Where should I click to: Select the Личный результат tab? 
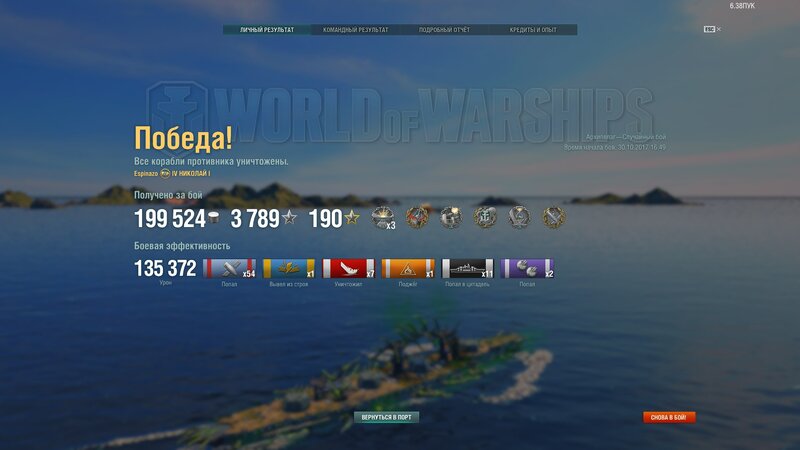(x=267, y=30)
